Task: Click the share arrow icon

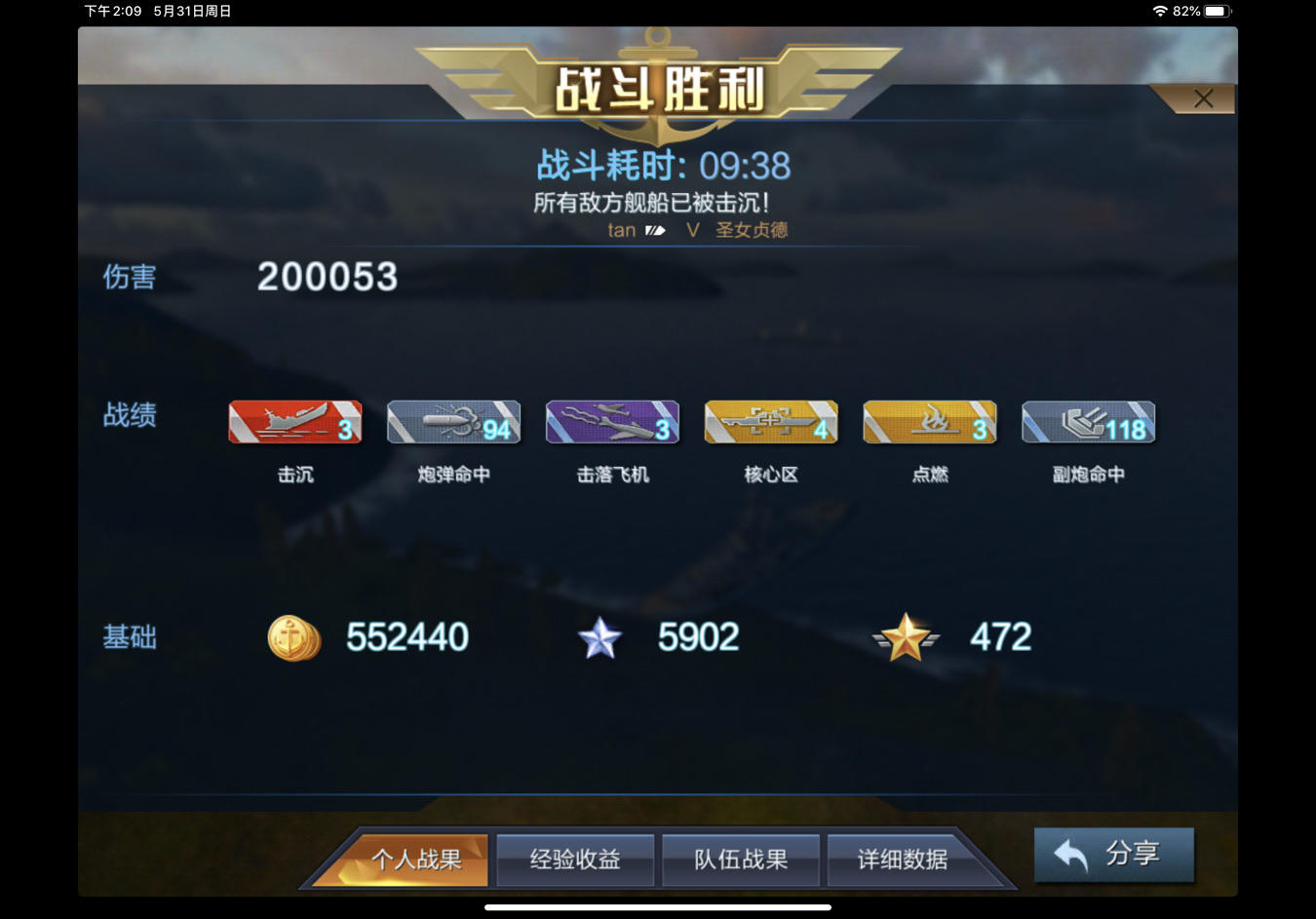Action: coord(1069,855)
